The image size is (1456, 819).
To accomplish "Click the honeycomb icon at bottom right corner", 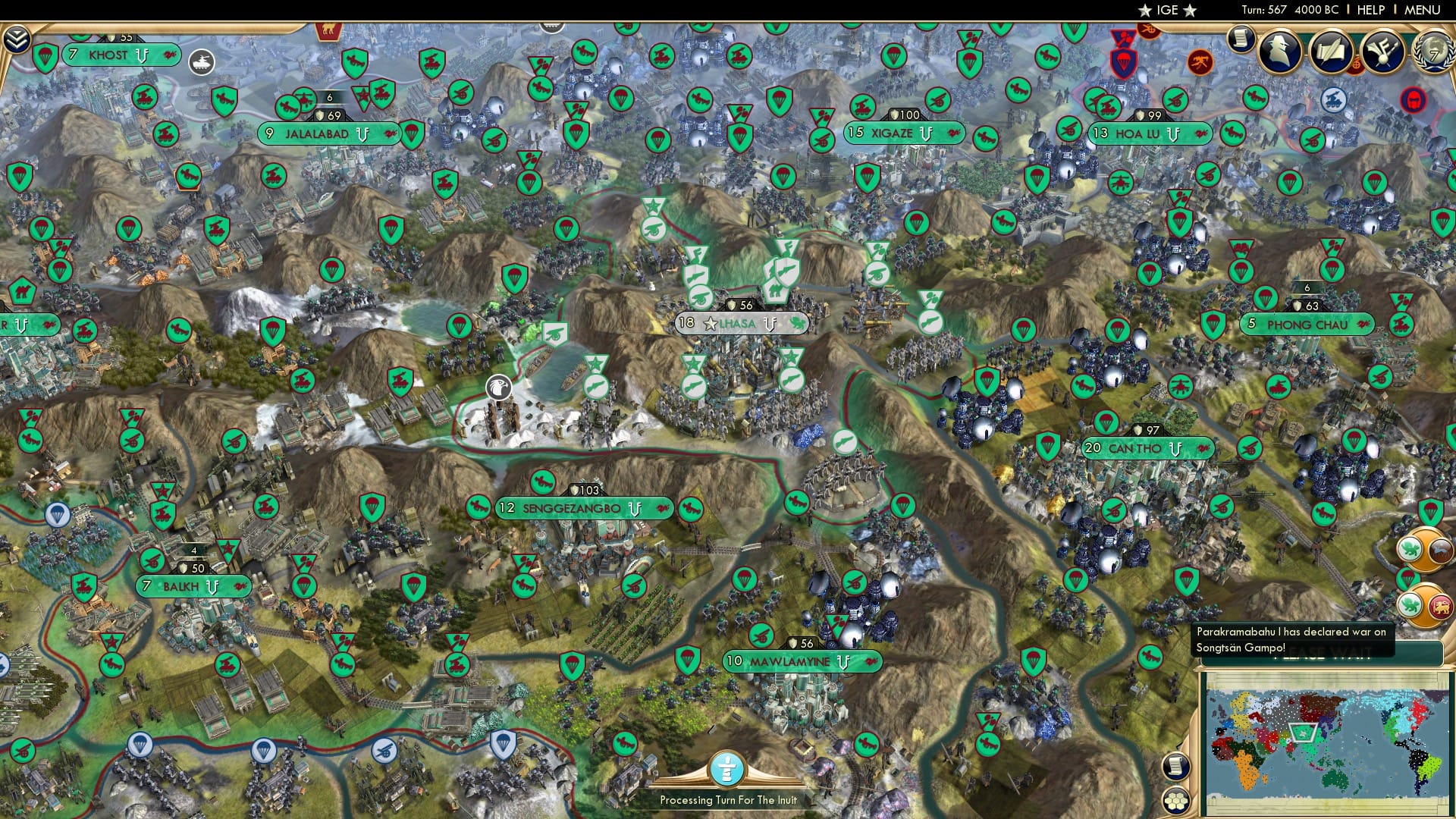I will point(1176,799).
